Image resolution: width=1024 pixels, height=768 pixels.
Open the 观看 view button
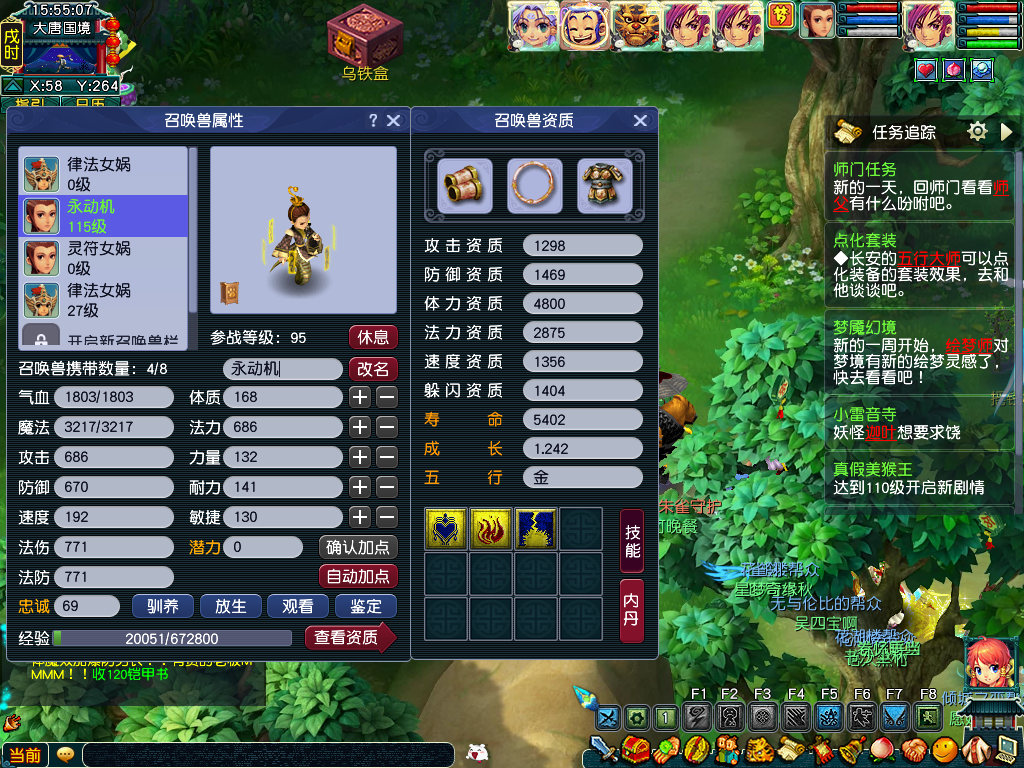pyautogui.click(x=298, y=606)
